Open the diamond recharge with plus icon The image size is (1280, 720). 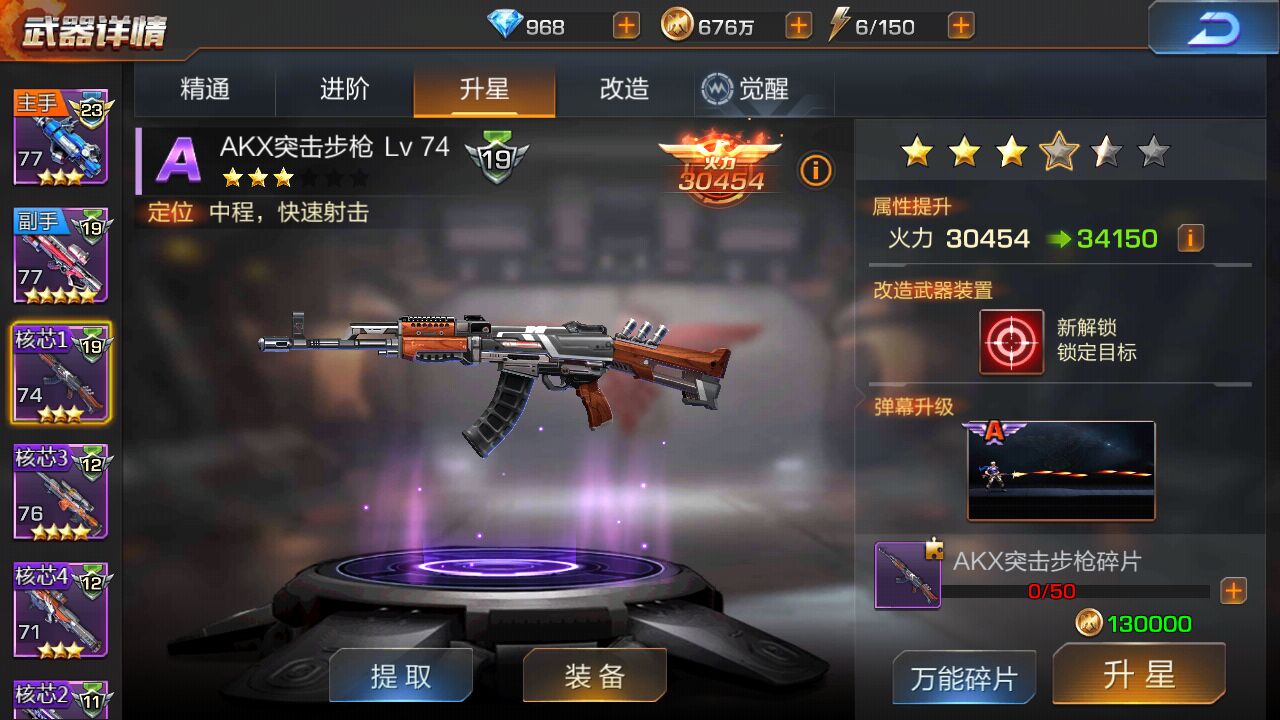click(625, 25)
